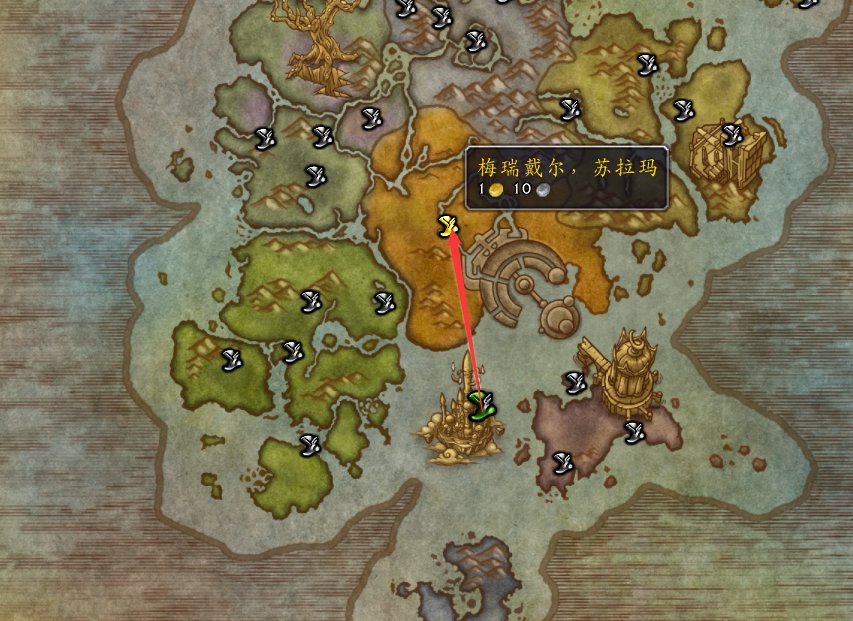
Task: Click the green current-location flight point
Action: coord(482,406)
